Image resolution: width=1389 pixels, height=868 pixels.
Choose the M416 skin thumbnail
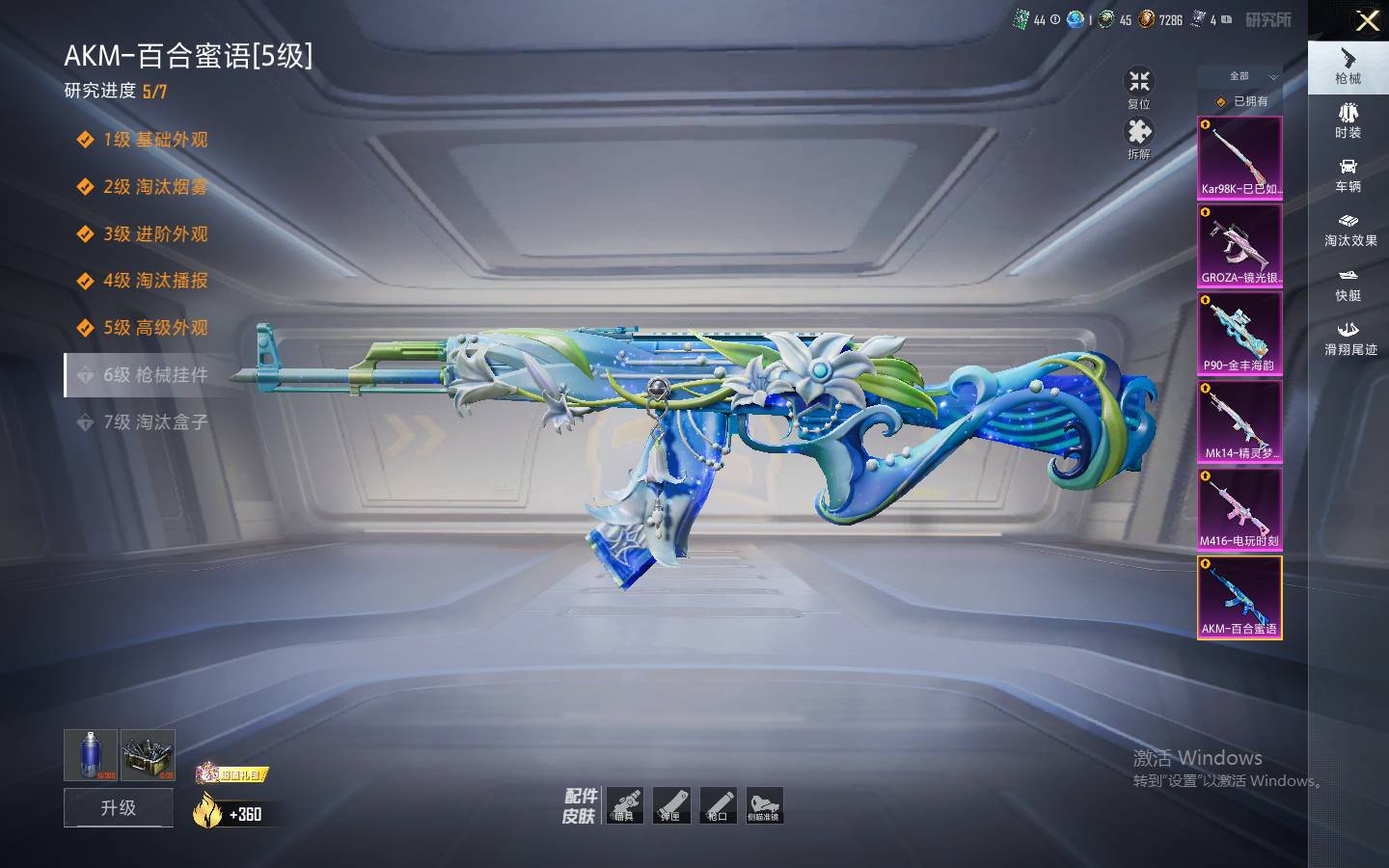click(1239, 509)
